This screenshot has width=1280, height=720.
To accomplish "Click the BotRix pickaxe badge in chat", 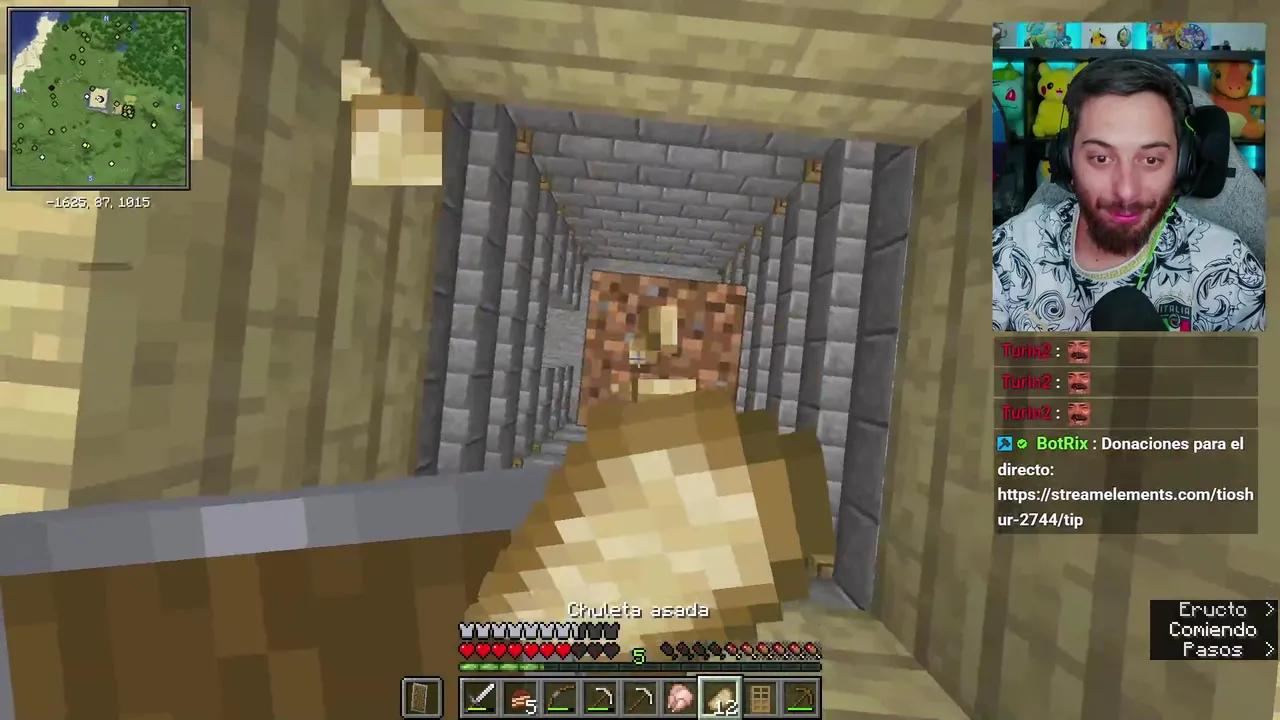I will (x=1005, y=443).
